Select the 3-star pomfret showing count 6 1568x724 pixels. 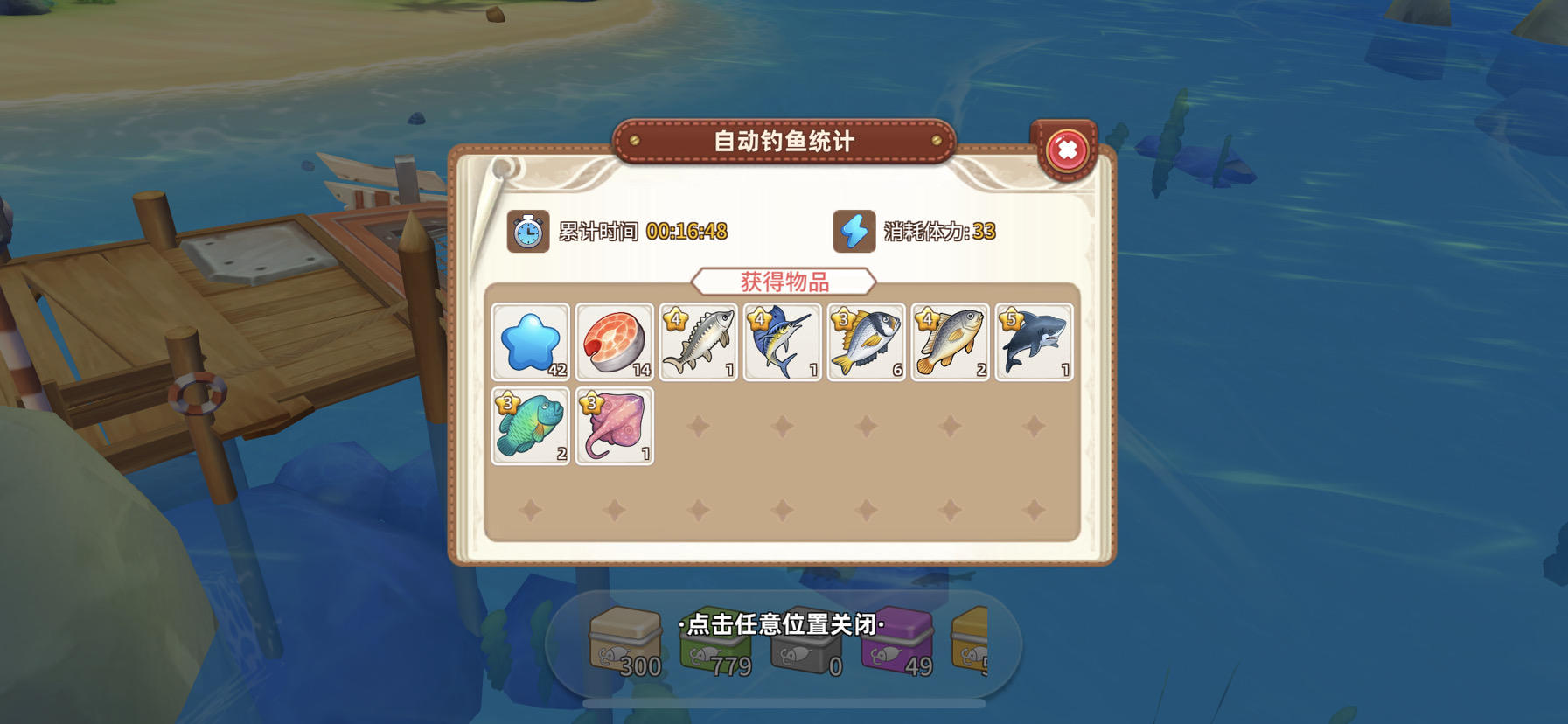point(866,341)
